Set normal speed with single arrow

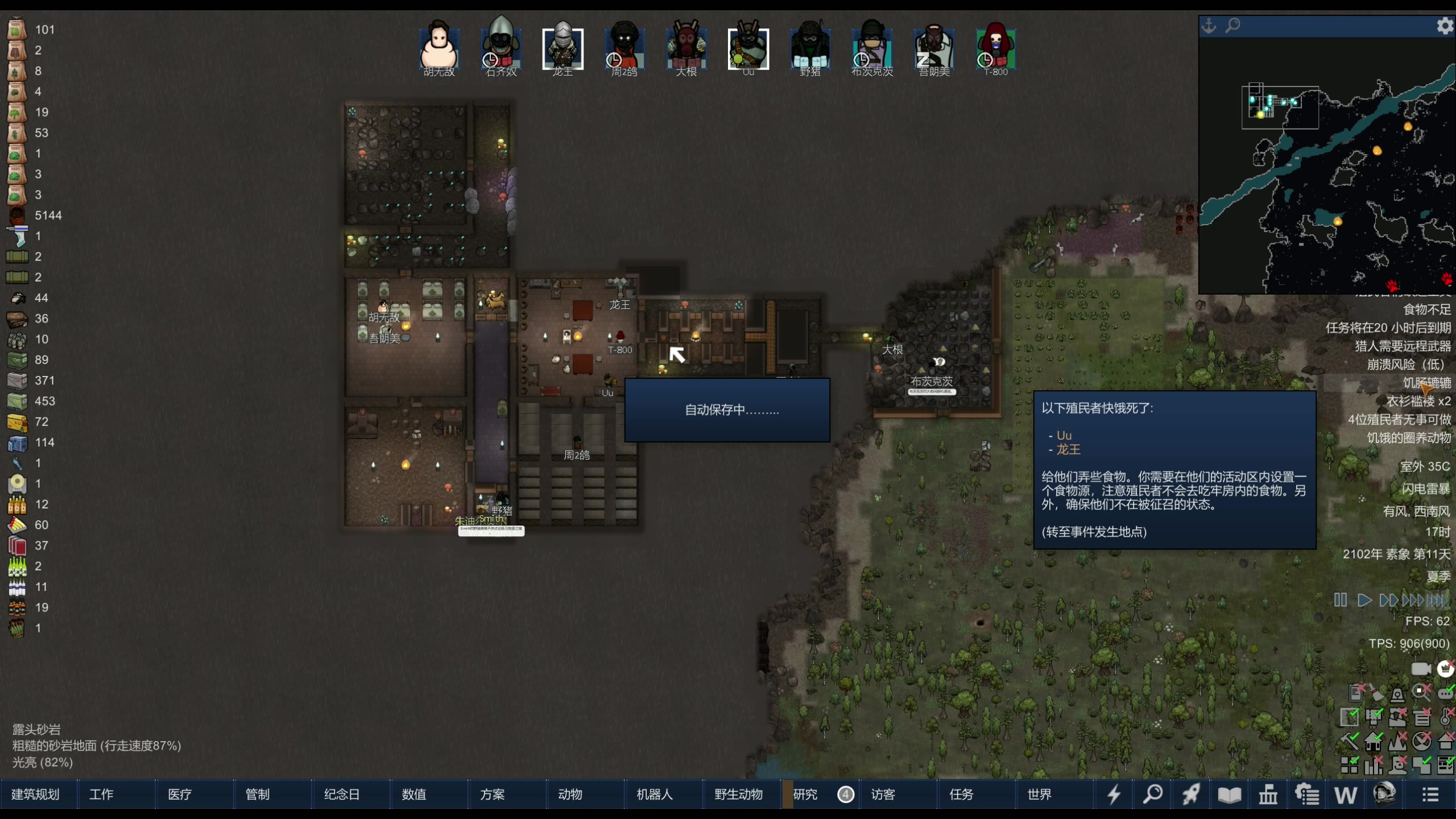click(x=1364, y=600)
